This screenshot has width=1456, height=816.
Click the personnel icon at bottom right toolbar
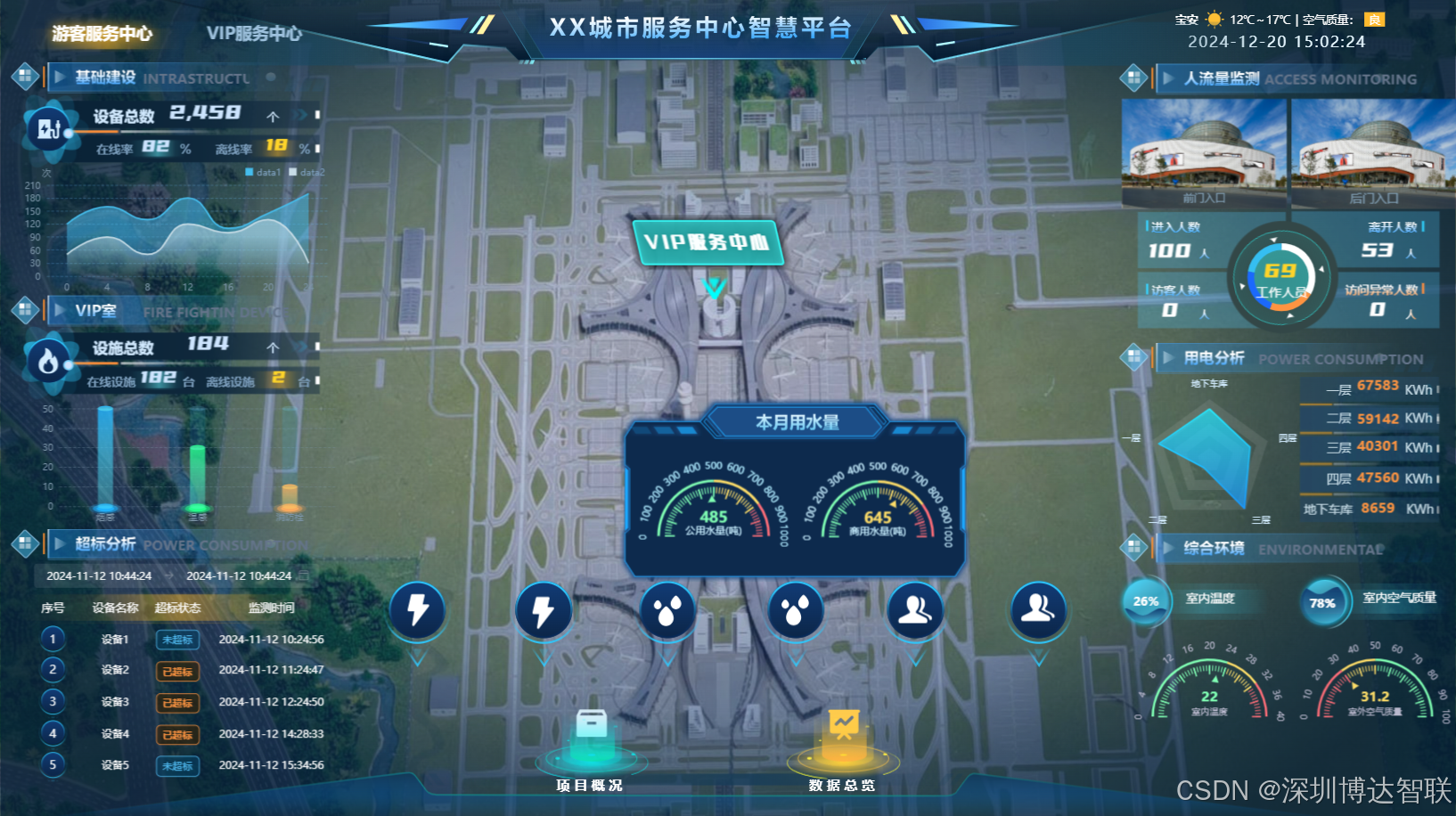point(1037,611)
